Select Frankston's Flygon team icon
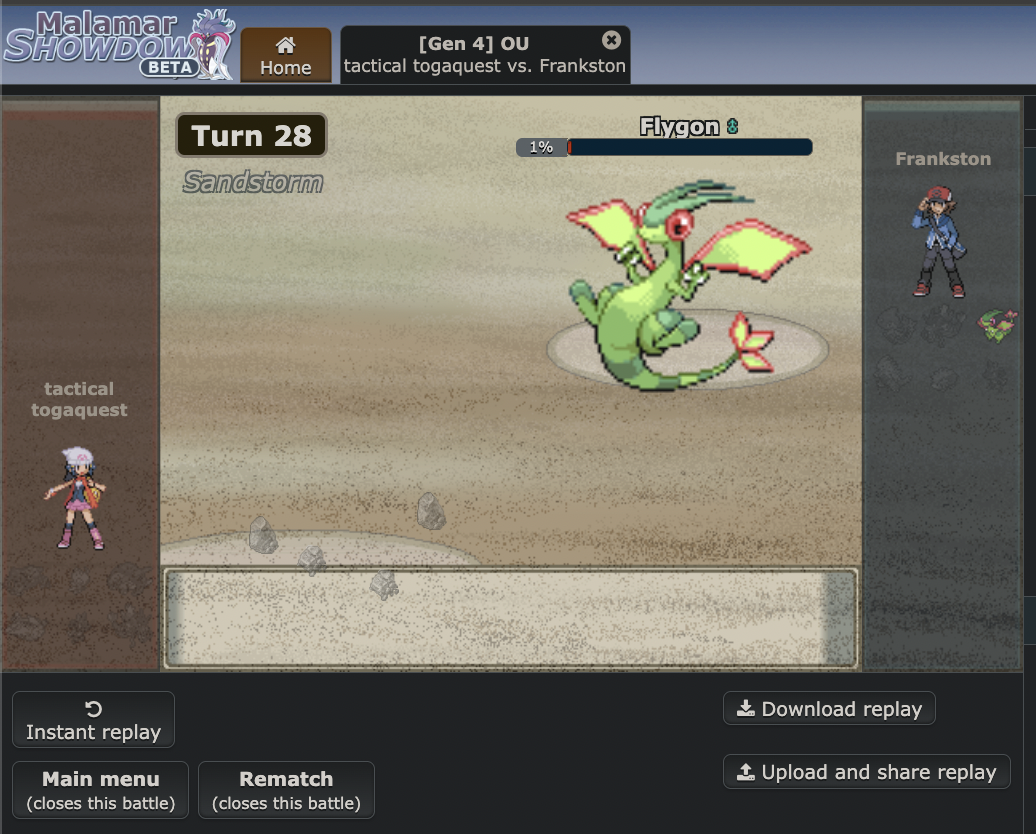 (997, 324)
